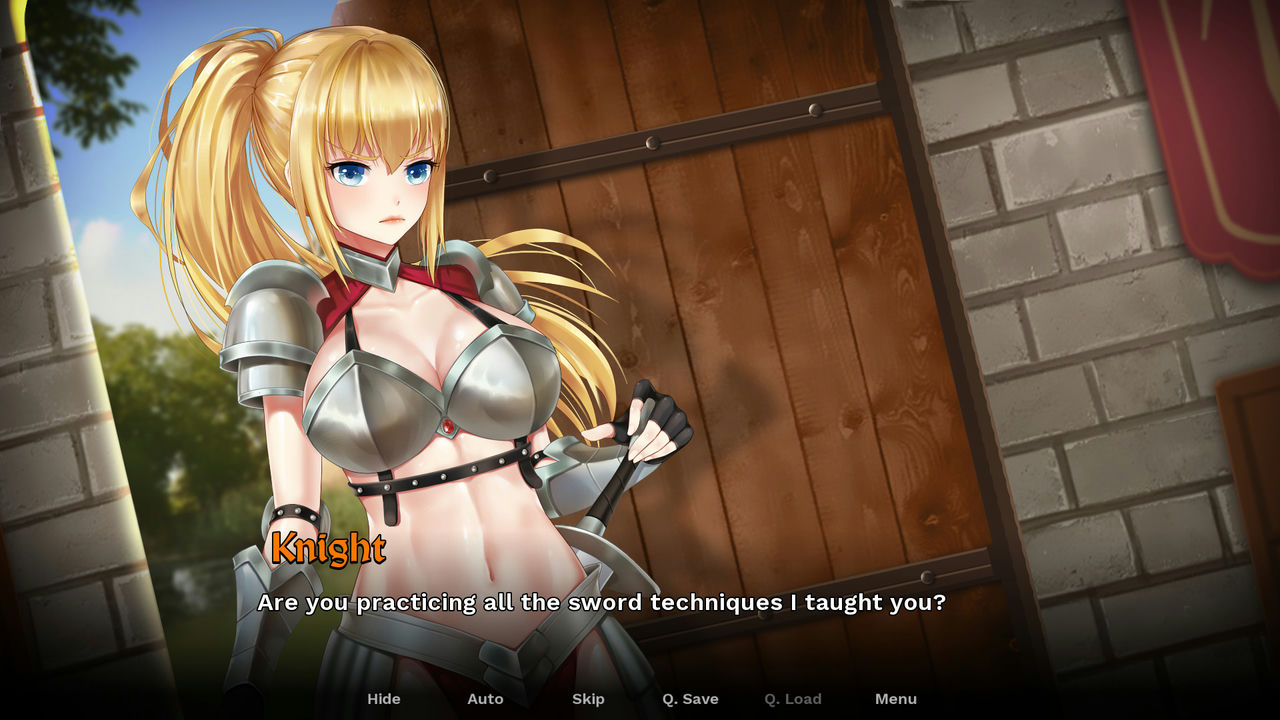Click the dialogue text to advance
Image resolution: width=1280 pixels, height=720 pixels.
click(602, 603)
